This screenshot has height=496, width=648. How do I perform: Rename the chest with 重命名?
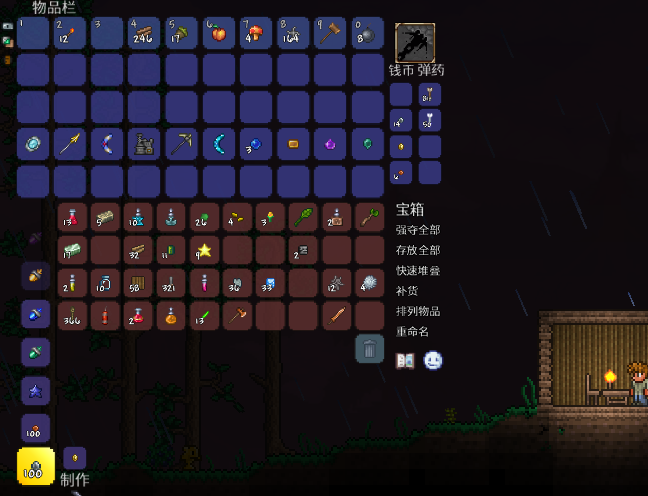coord(412,331)
